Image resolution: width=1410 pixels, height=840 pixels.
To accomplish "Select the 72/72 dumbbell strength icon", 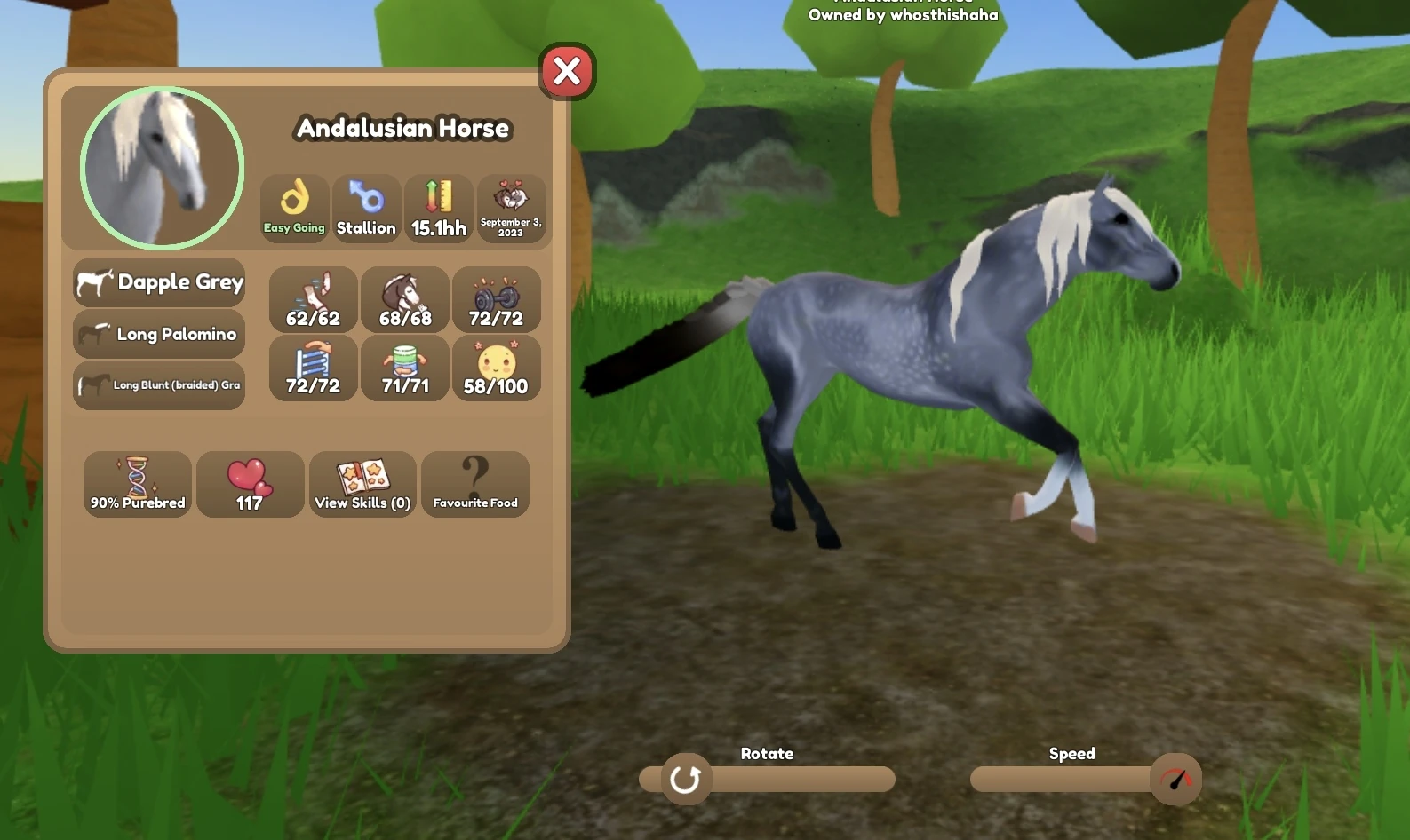I will pyautogui.click(x=497, y=299).
